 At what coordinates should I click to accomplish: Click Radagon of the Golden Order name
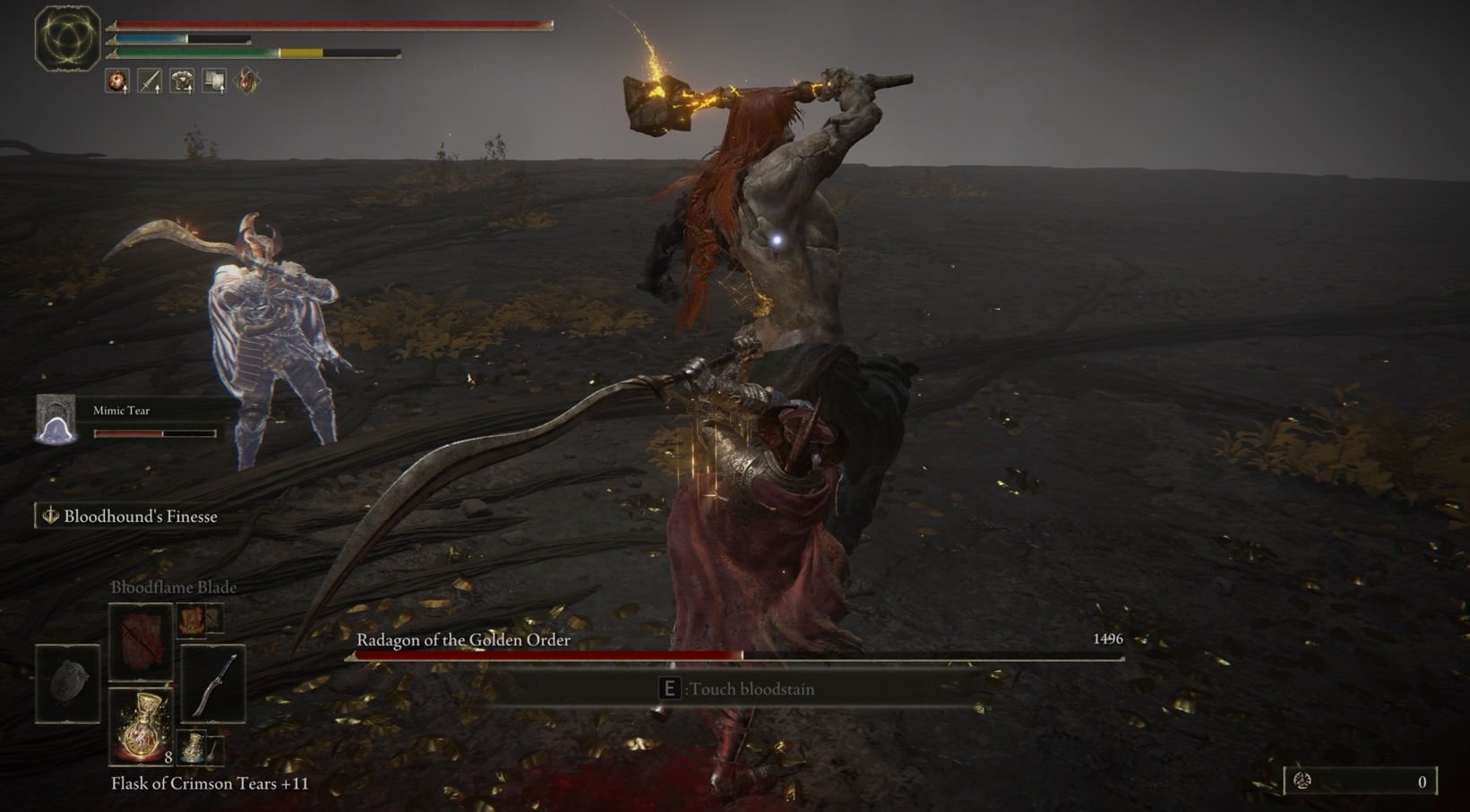pos(462,640)
